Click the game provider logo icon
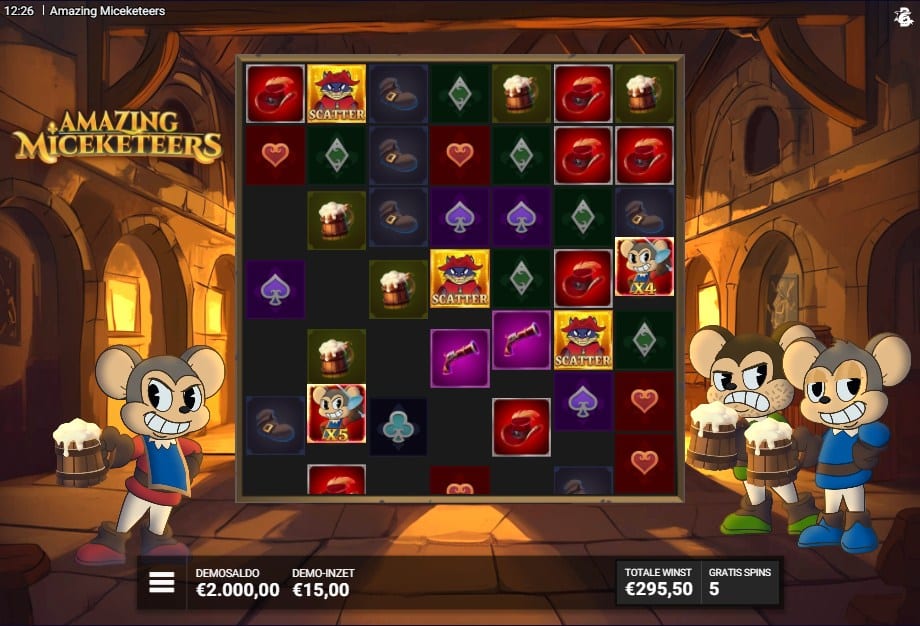The height and width of the screenshot is (626, 920). coord(901,15)
